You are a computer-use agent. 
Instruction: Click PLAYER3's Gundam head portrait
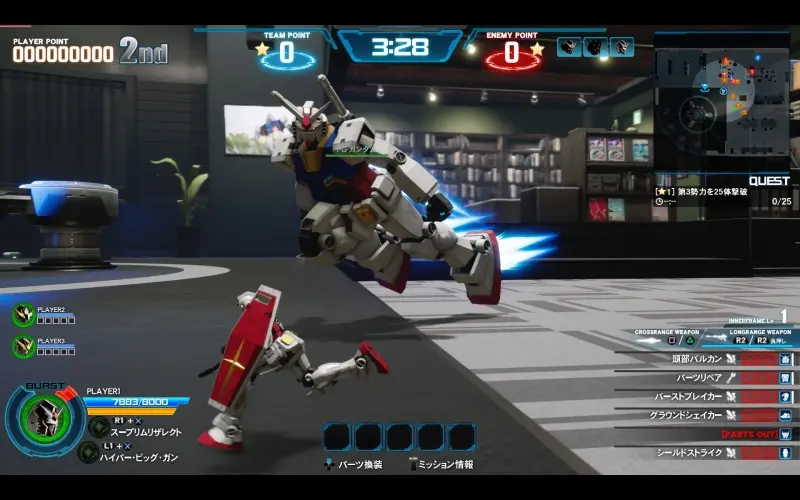click(x=23, y=346)
